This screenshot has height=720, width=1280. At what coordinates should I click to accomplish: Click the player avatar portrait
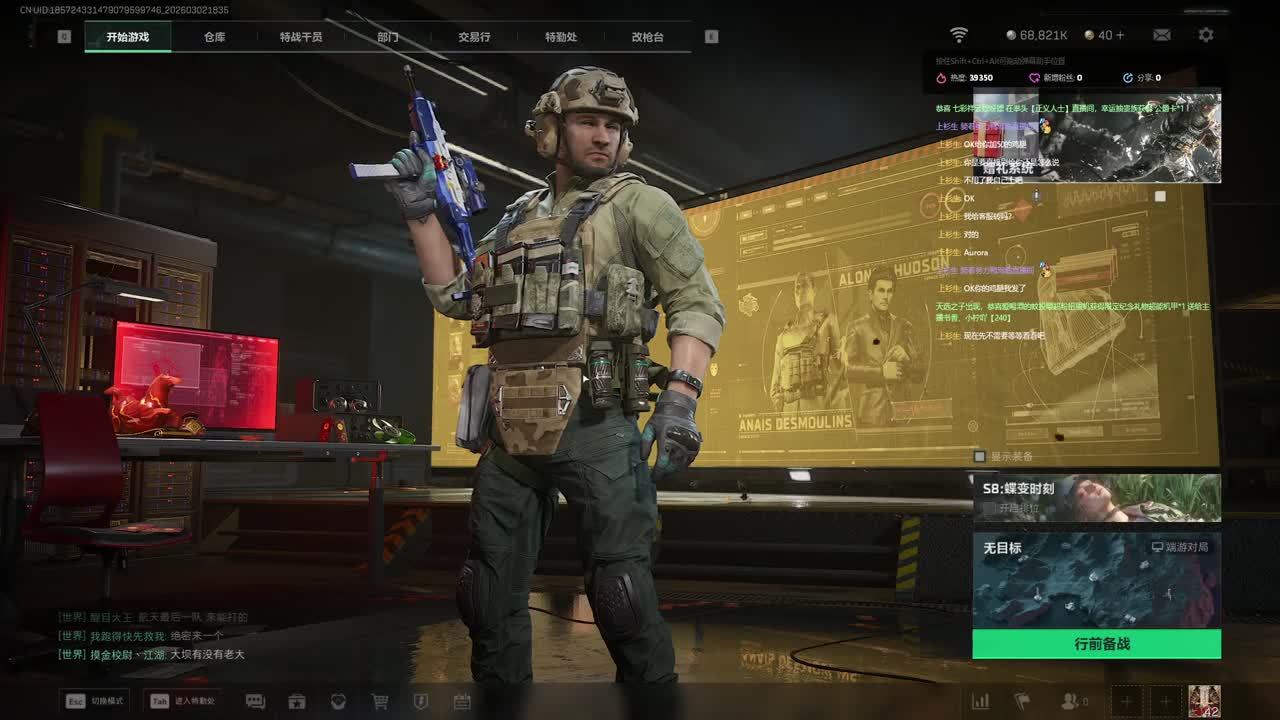point(1204,701)
